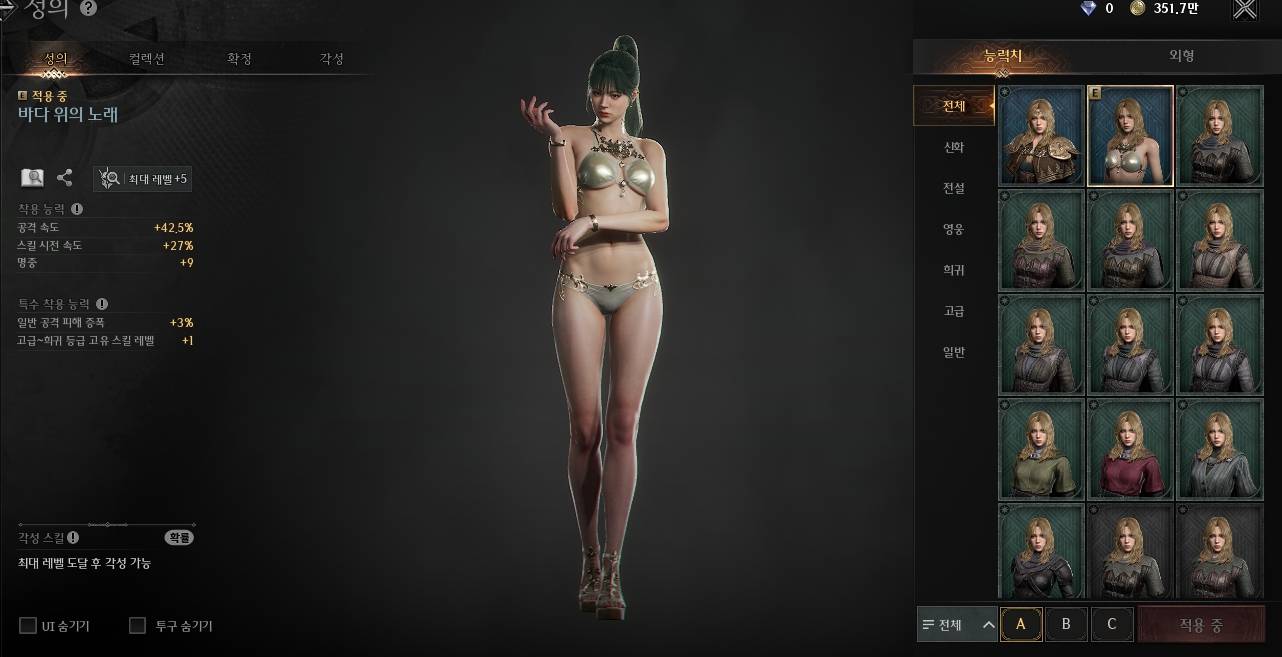The image size is (1282, 657).
Task: Toggle the 투구 숨기기 checkbox
Action: pyautogui.click(x=138, y=626)
